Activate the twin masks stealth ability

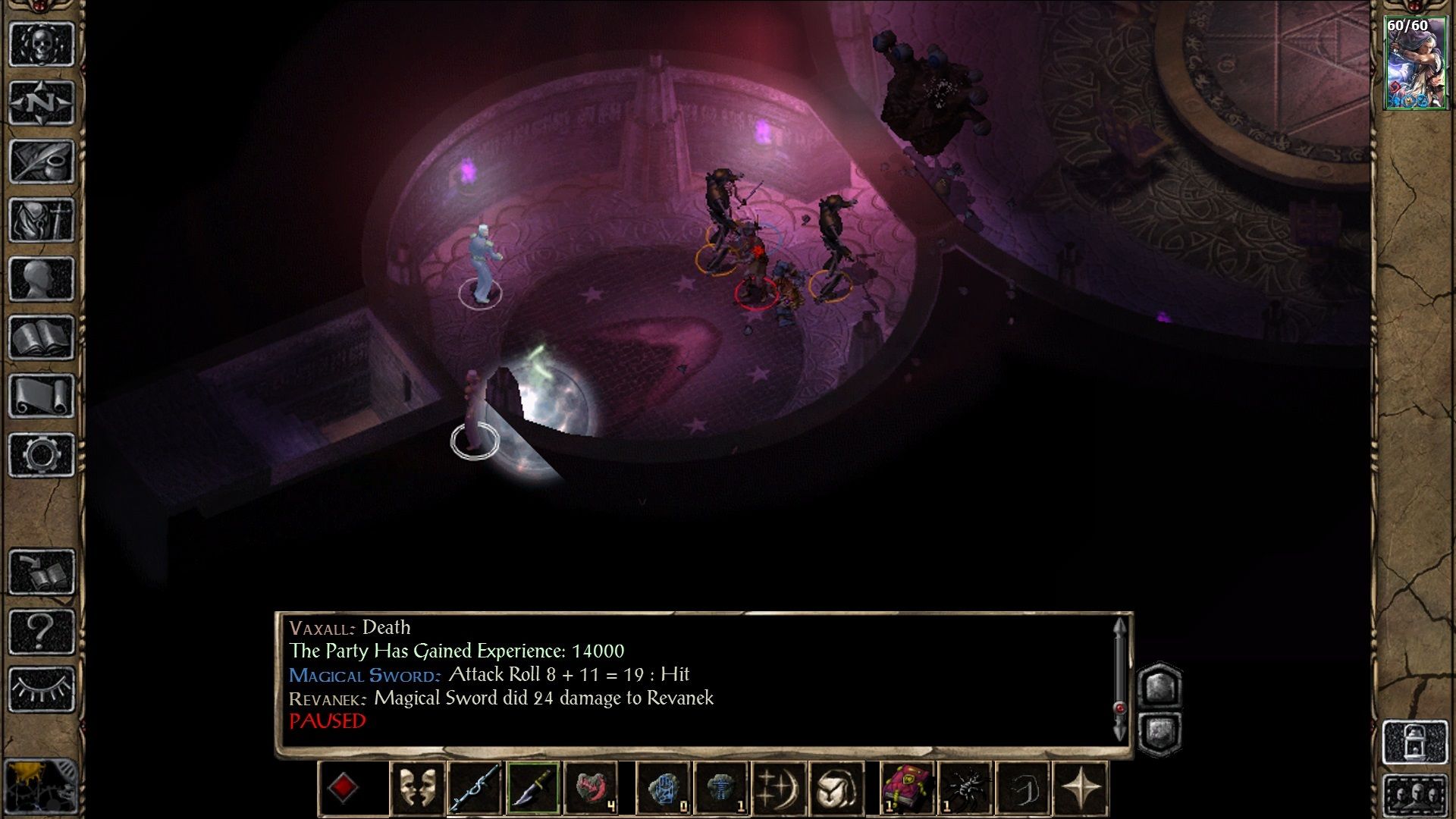pyautogui.click(x=417, y=789)
